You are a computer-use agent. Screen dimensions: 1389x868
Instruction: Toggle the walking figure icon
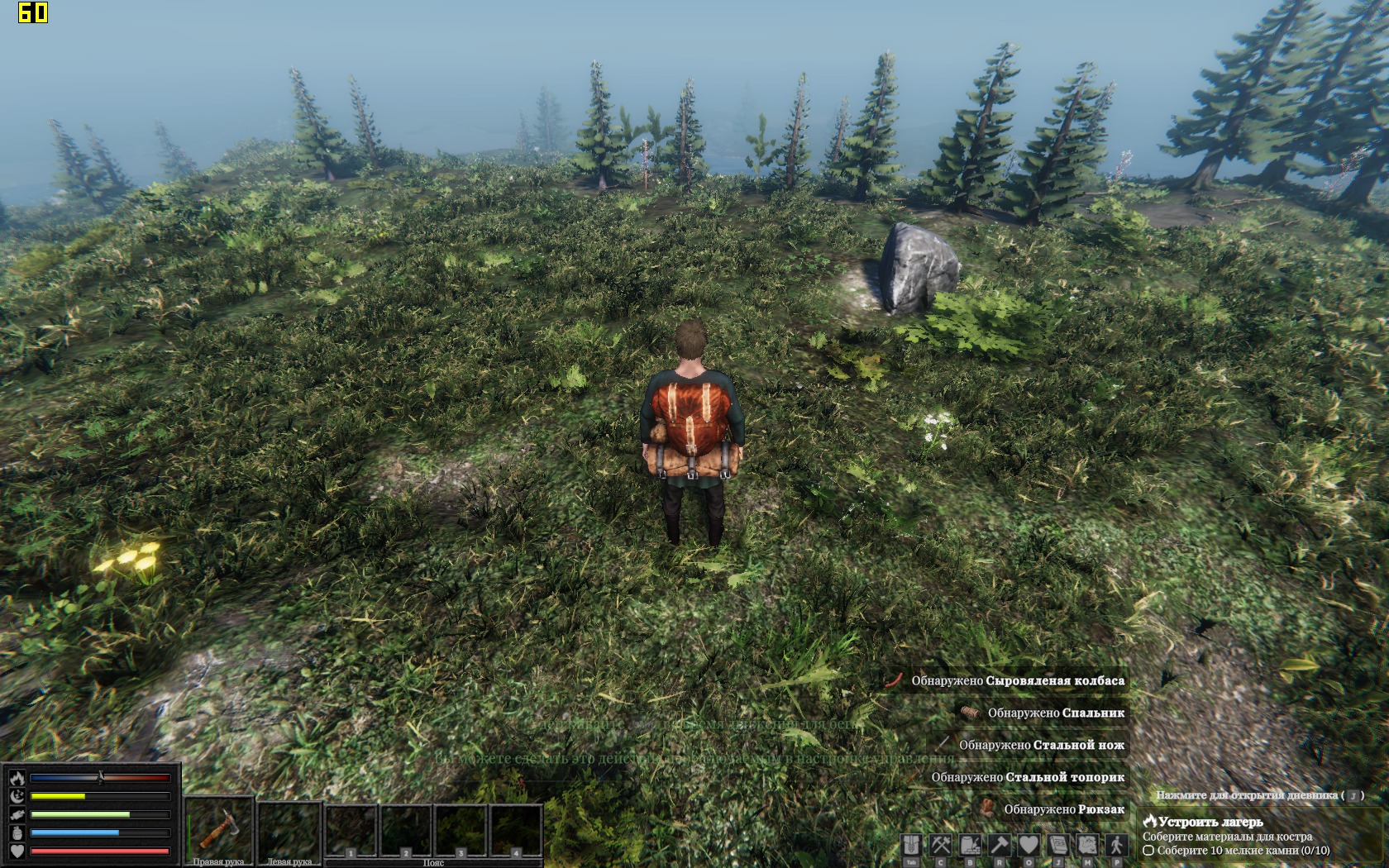pyautogui.click(x=1117, y=845)
